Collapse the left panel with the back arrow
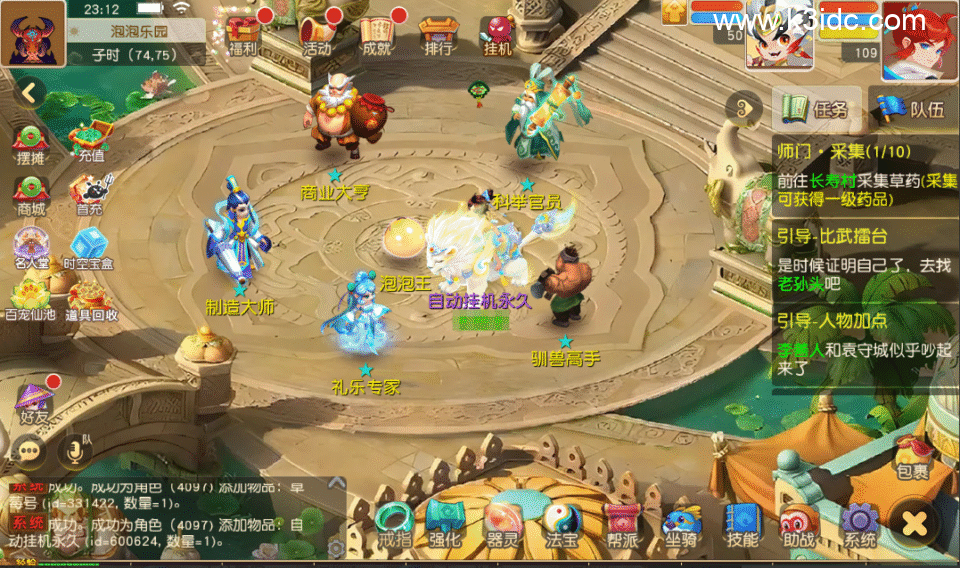This screenshot has width=960, height=568. (x=30, y=93)
